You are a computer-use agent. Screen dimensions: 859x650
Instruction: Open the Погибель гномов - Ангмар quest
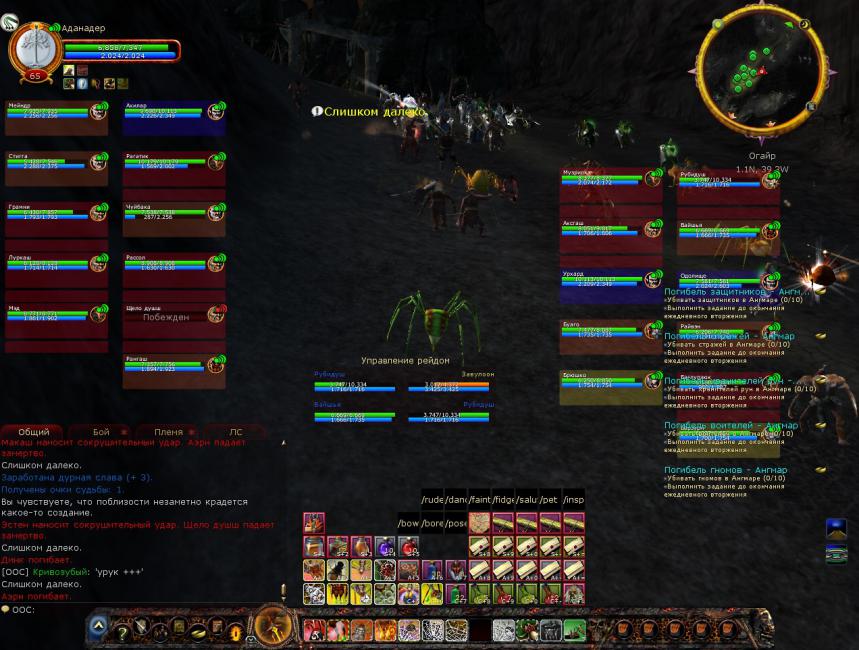coord(725,470)
